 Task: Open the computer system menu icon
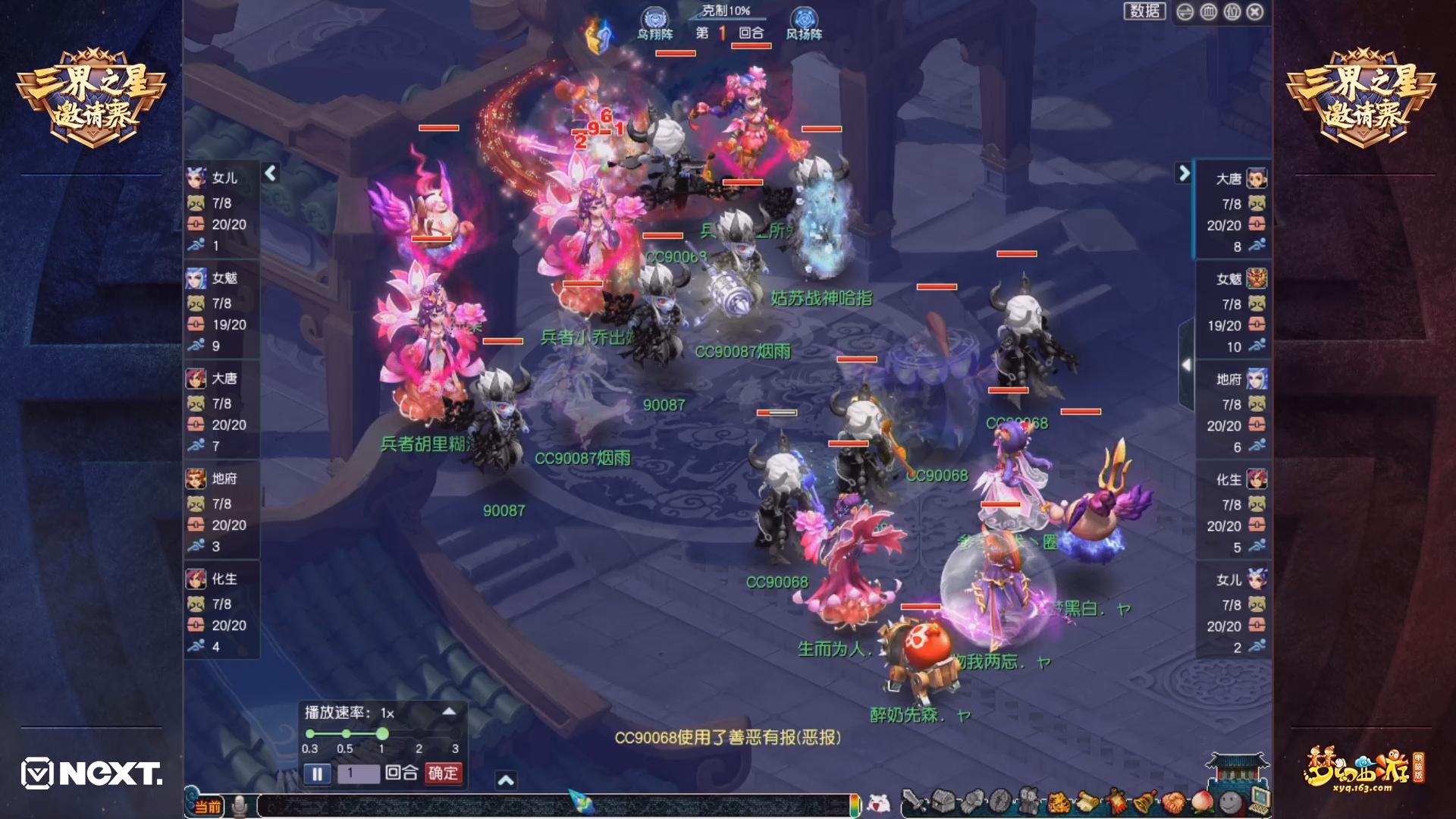pyautogui.click(x=1258, y=799)
